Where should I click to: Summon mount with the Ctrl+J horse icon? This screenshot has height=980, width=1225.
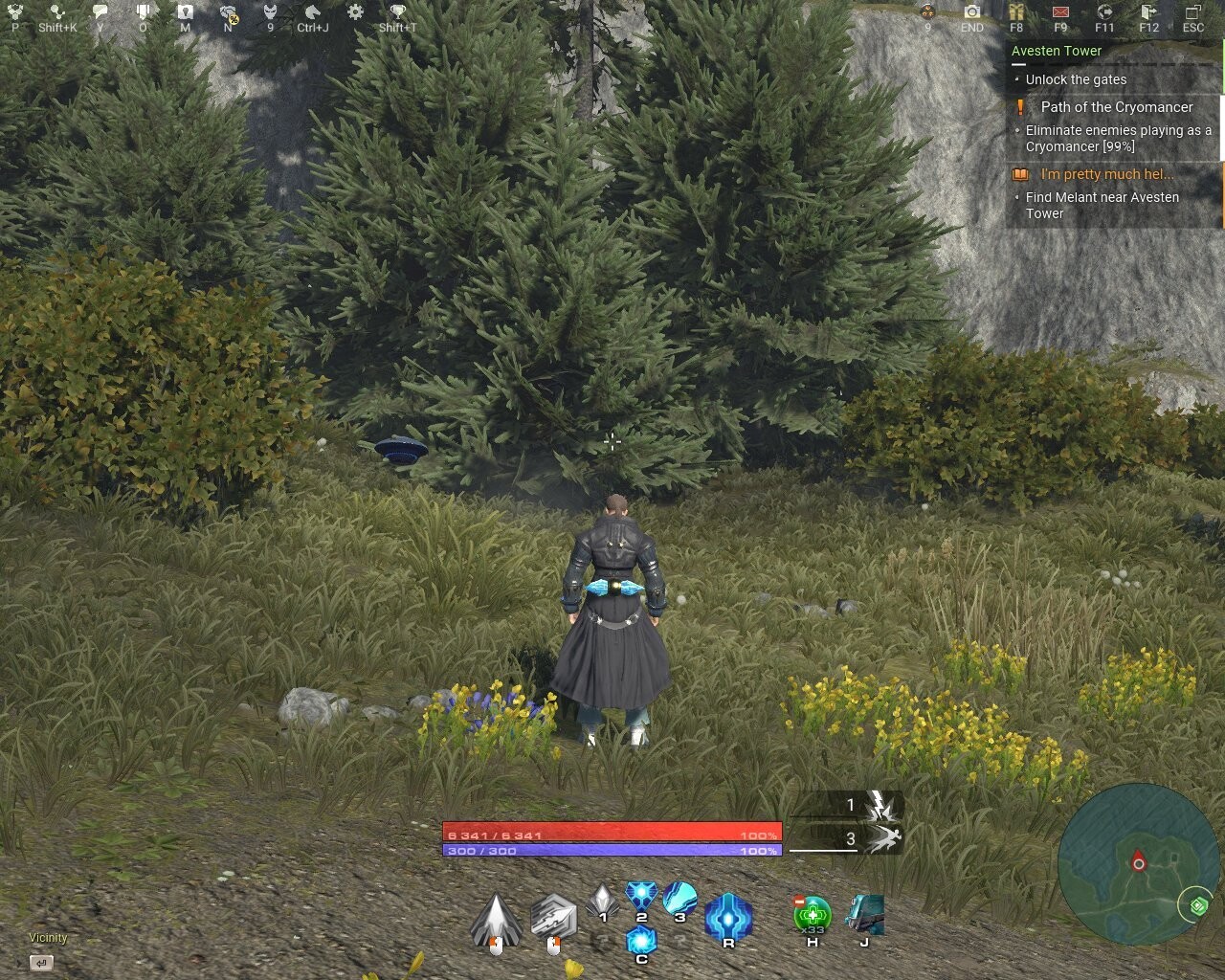tap(311, 11)
